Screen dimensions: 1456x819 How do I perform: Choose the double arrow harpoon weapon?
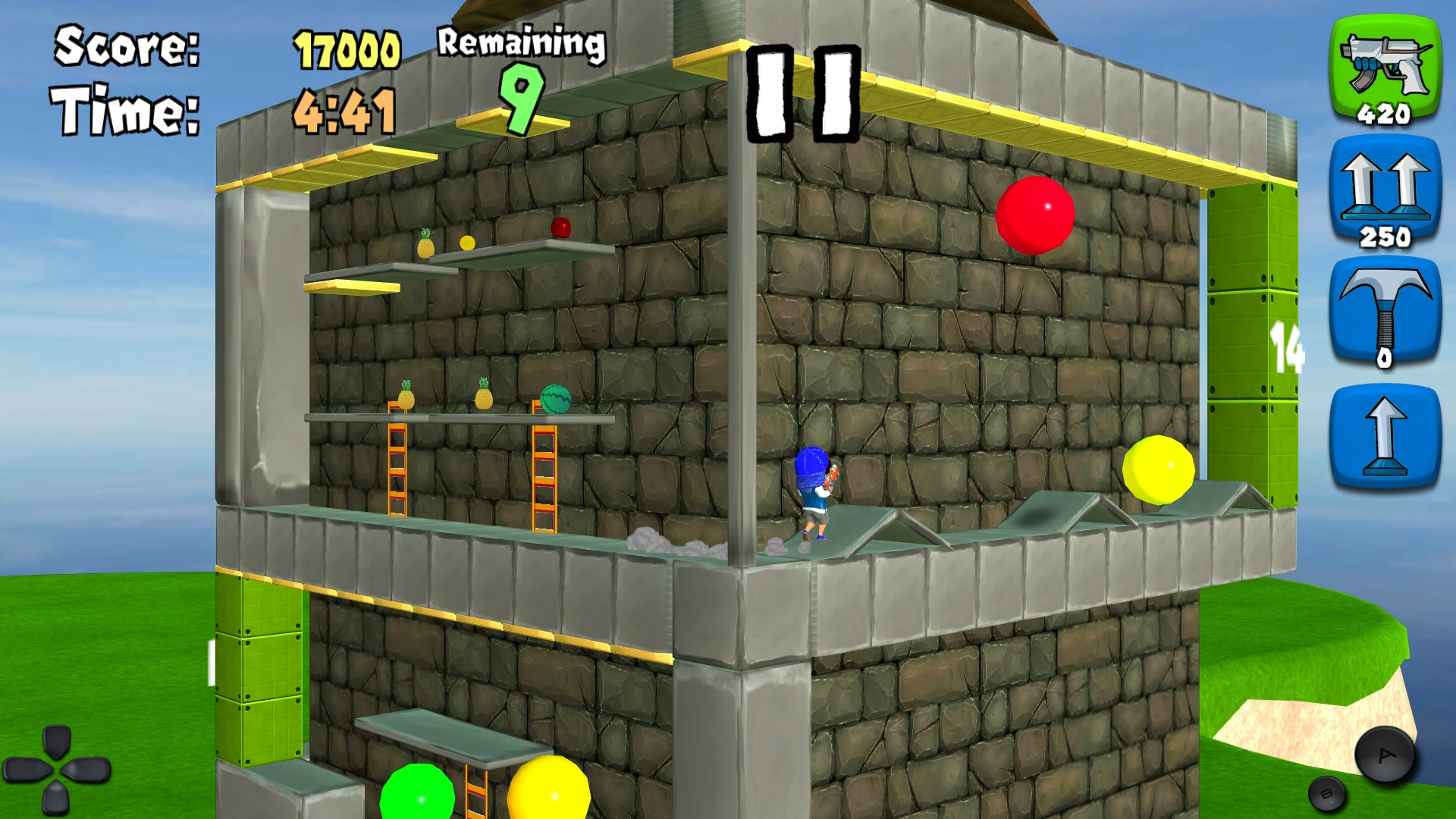click(1385, 191)
